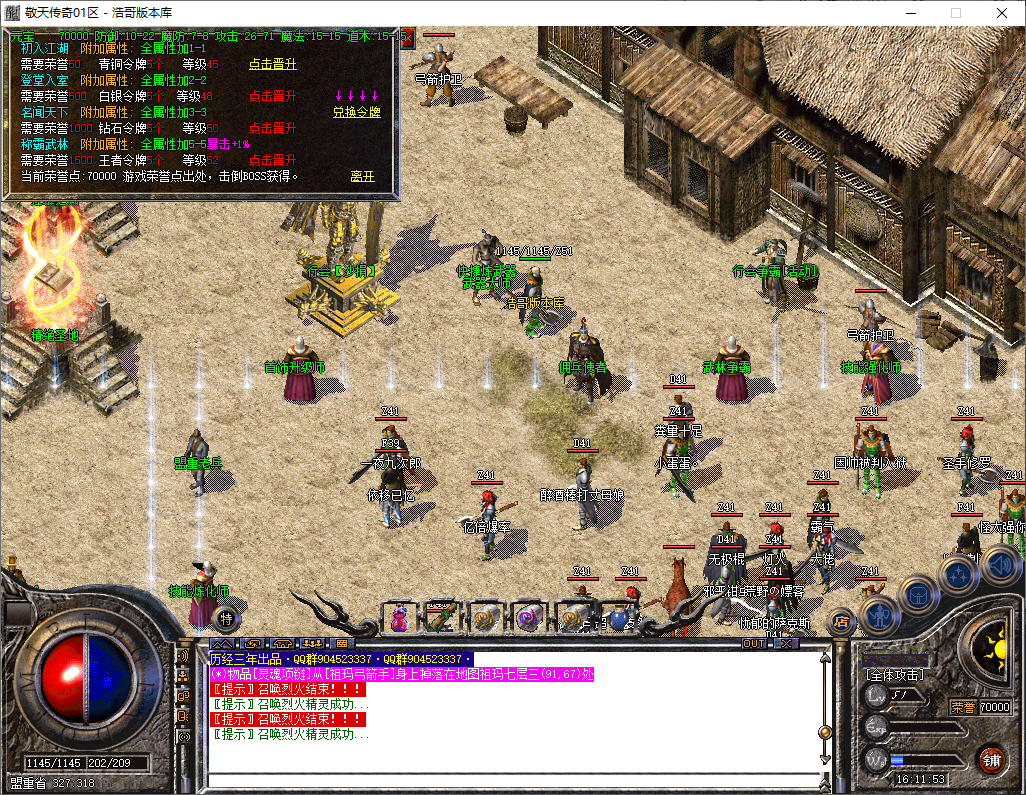Image resolution: width=1026 pixels, height=795 pixels.
Task: Select the blue potion hotbar slot
Action: (617, 618)
